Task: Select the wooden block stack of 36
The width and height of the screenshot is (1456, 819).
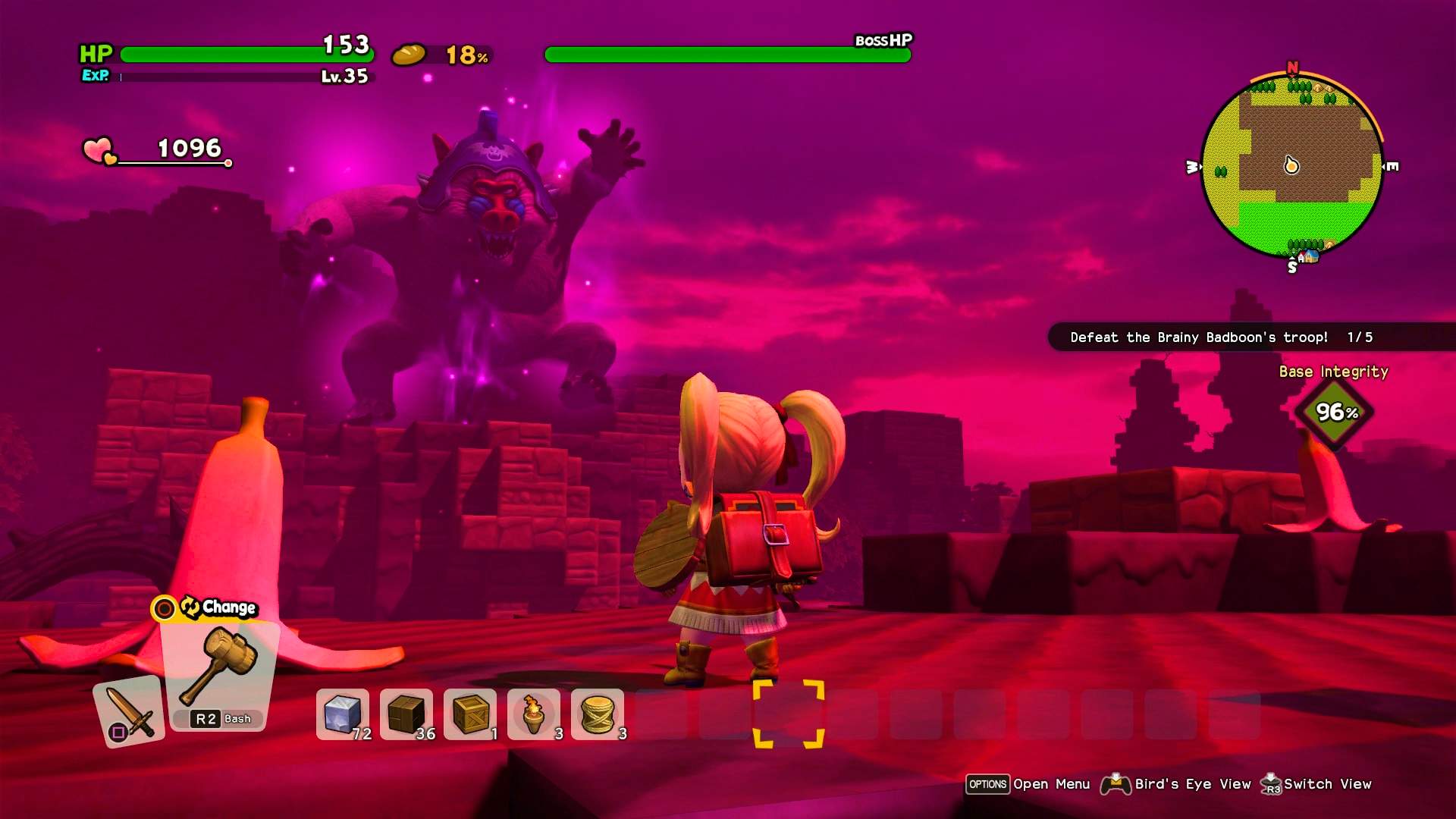Action: [405, 714]
